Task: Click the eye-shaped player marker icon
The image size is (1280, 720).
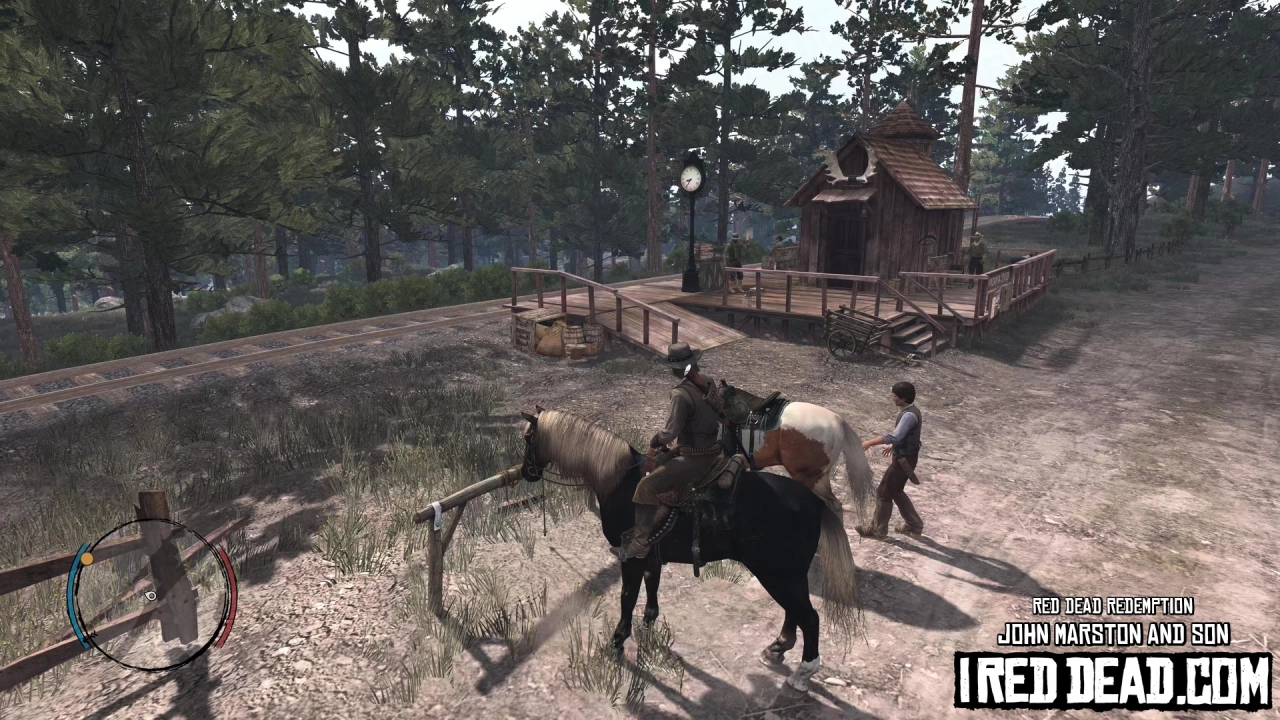Action: point(150,596)
